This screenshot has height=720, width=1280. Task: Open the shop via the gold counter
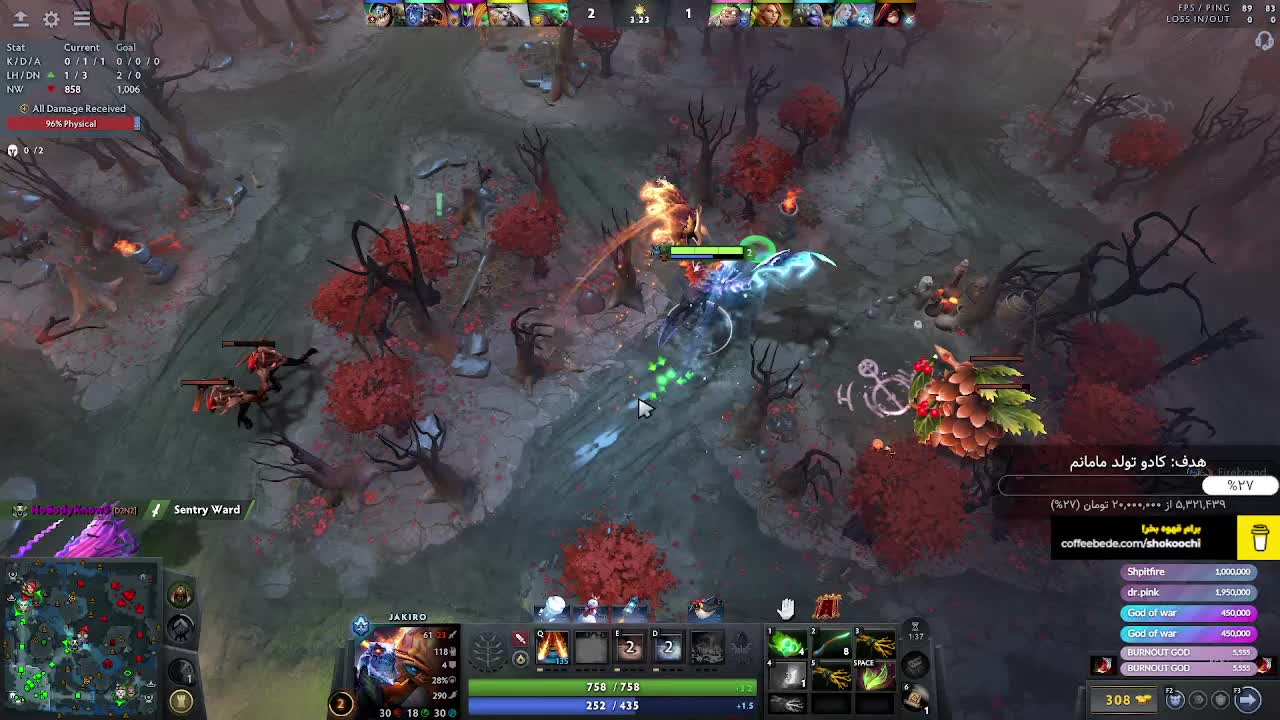tap(1128, 699)
